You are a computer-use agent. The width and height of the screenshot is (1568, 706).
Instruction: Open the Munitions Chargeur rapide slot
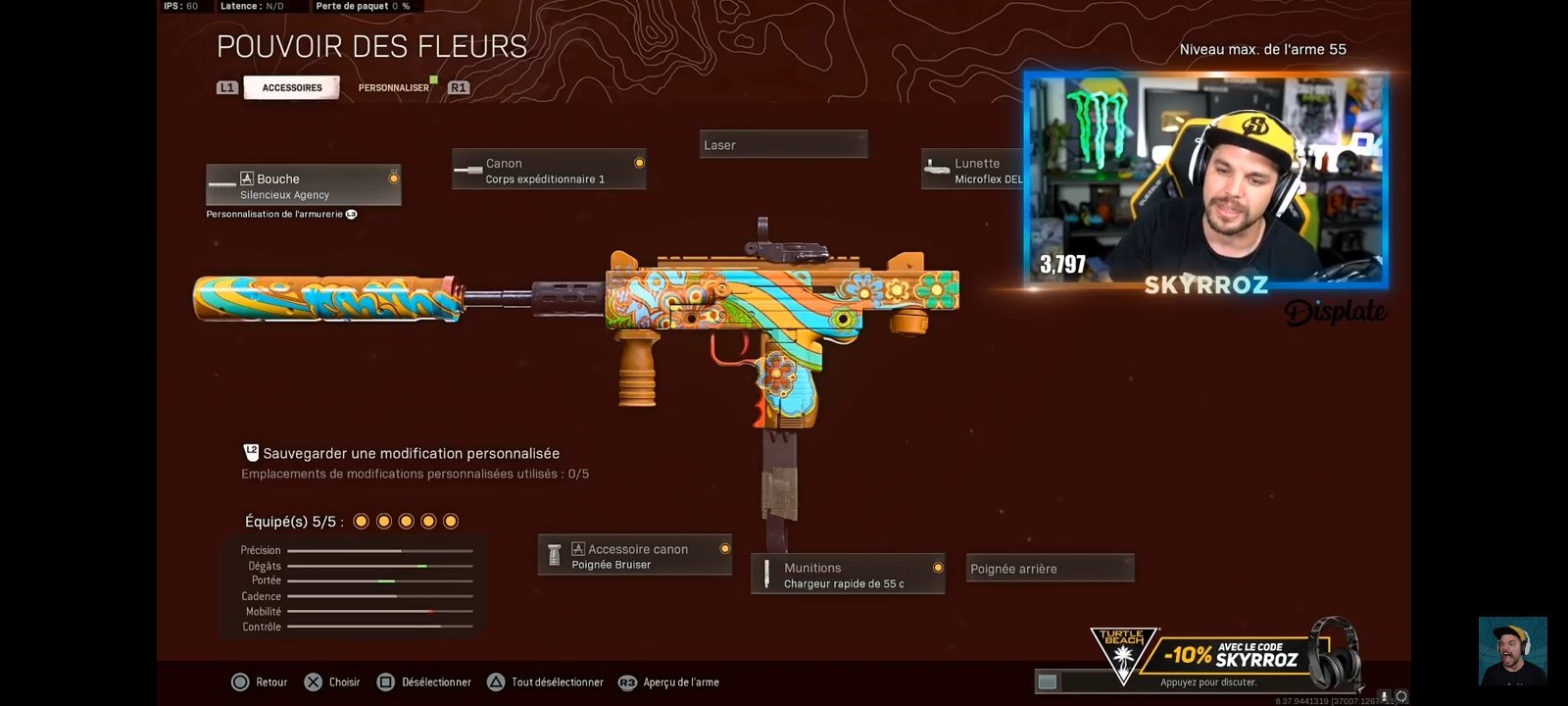pos(847,573)
